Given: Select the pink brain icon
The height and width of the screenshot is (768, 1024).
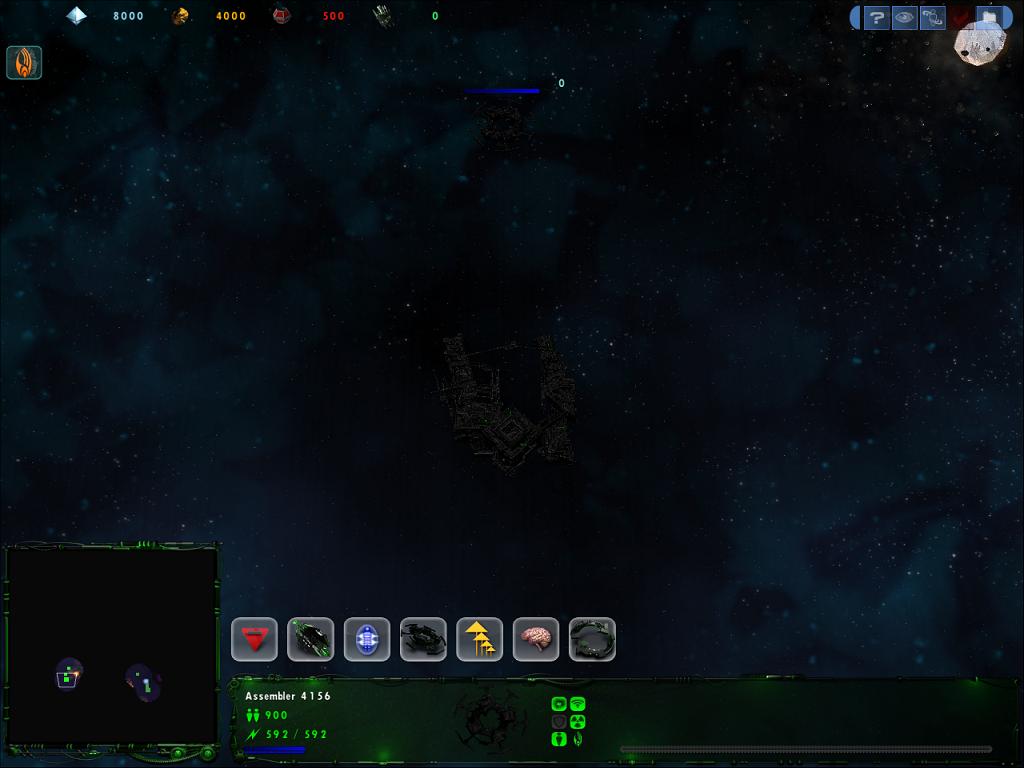Looking at the screenshot, I should click(x=536, y=639).
